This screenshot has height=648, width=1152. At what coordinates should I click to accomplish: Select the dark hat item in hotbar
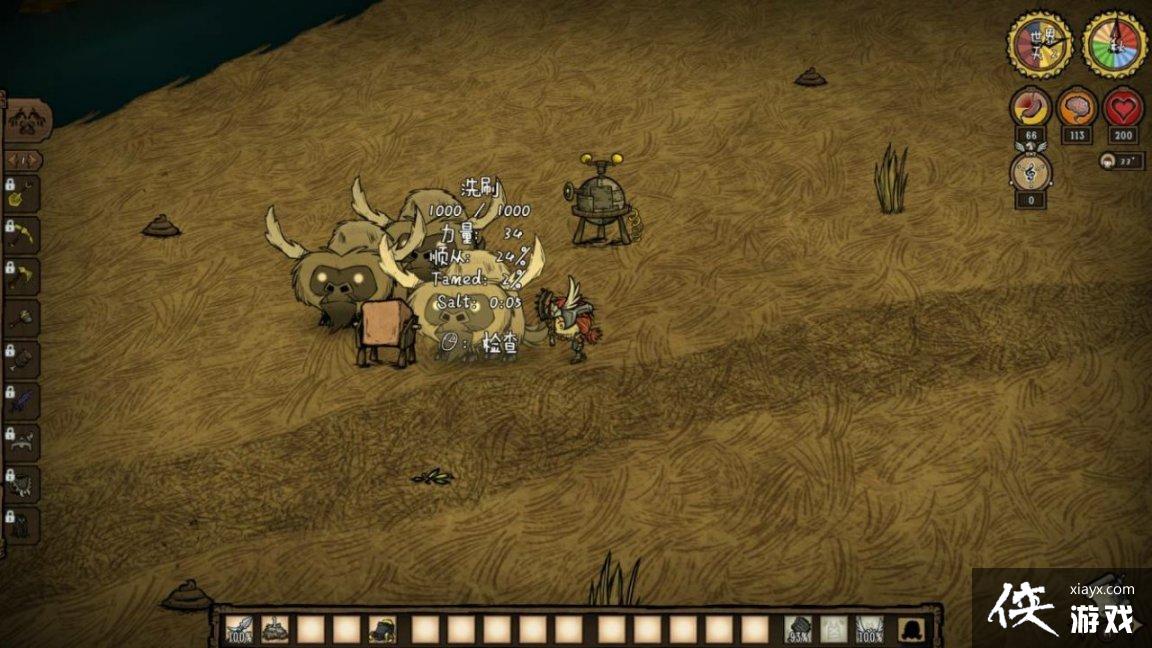[x=382, y=629]
